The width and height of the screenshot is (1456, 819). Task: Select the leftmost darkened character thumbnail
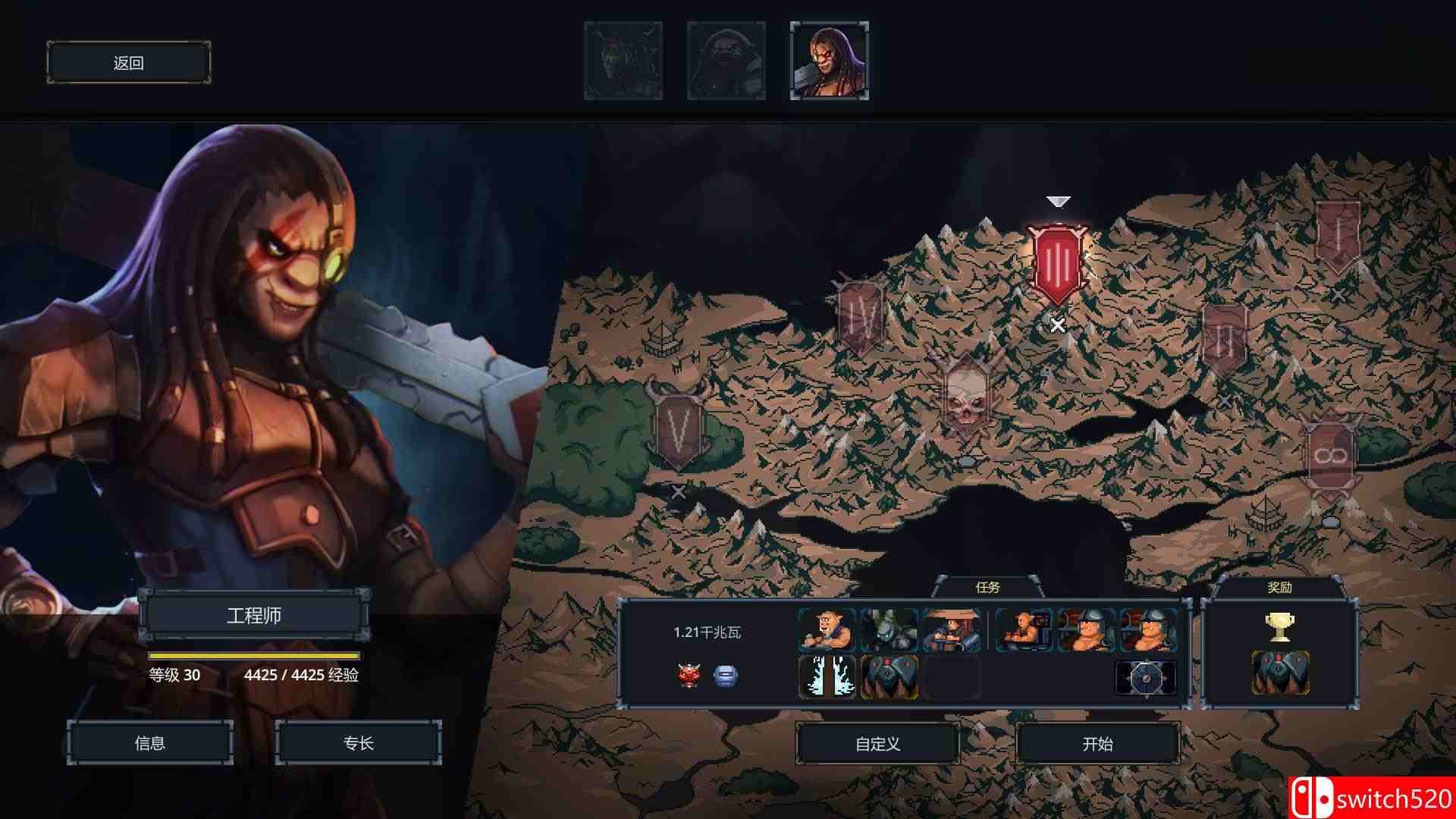coord(623,61)
